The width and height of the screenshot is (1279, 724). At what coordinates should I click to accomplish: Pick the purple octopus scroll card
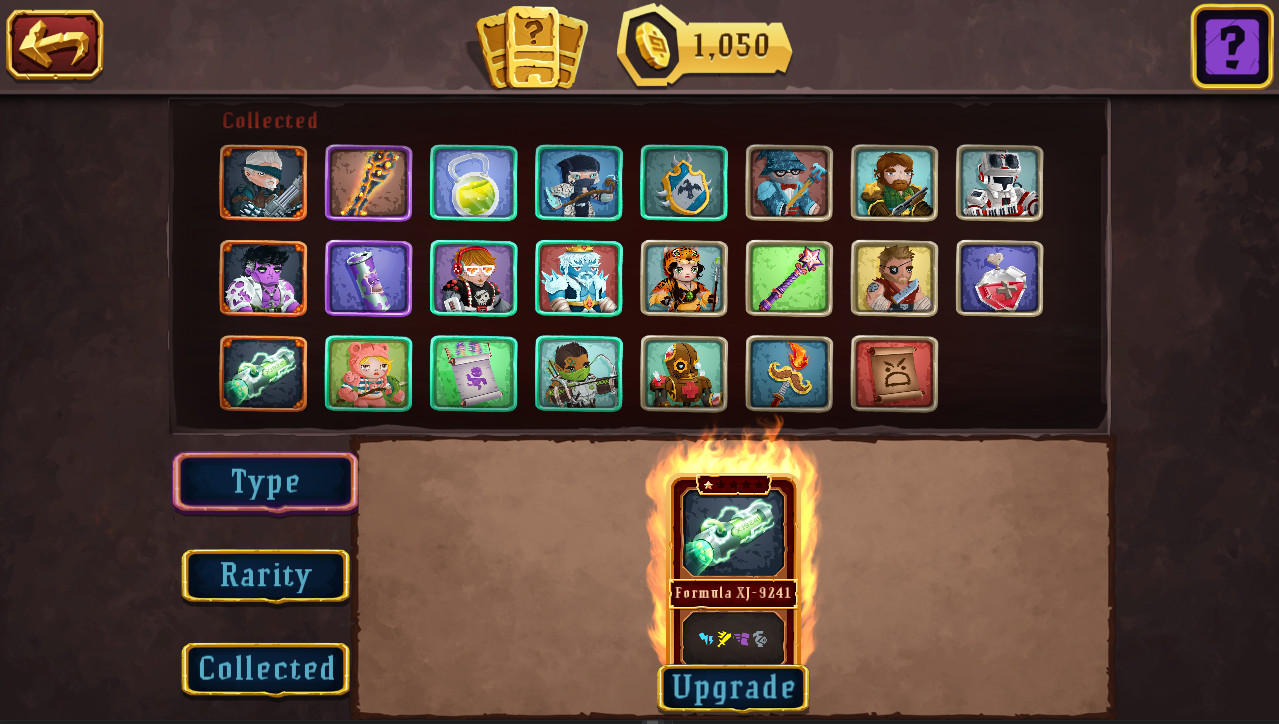click(x=473, y=373)
